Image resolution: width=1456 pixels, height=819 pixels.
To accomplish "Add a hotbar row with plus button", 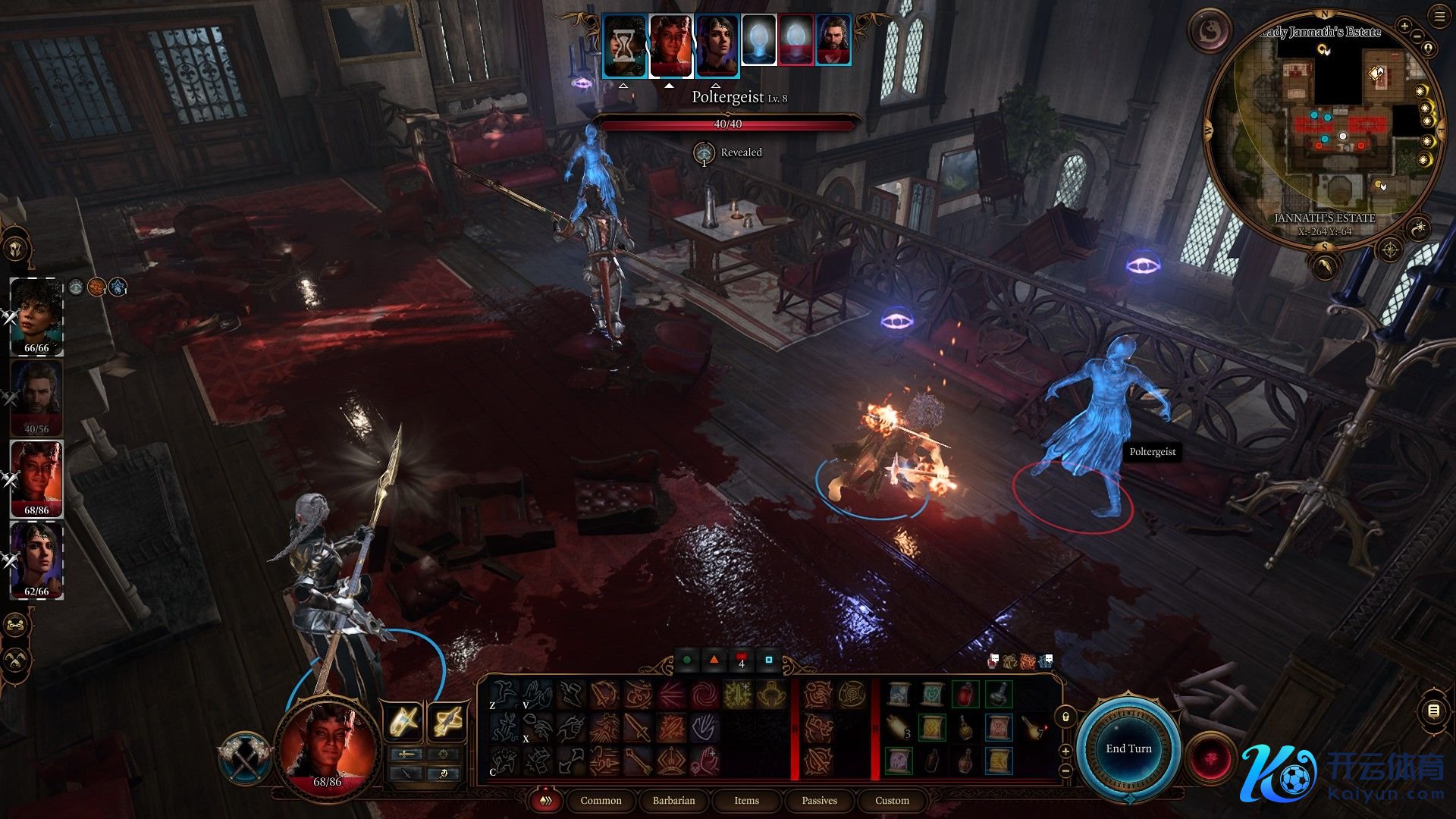I will pos(1065,752).
